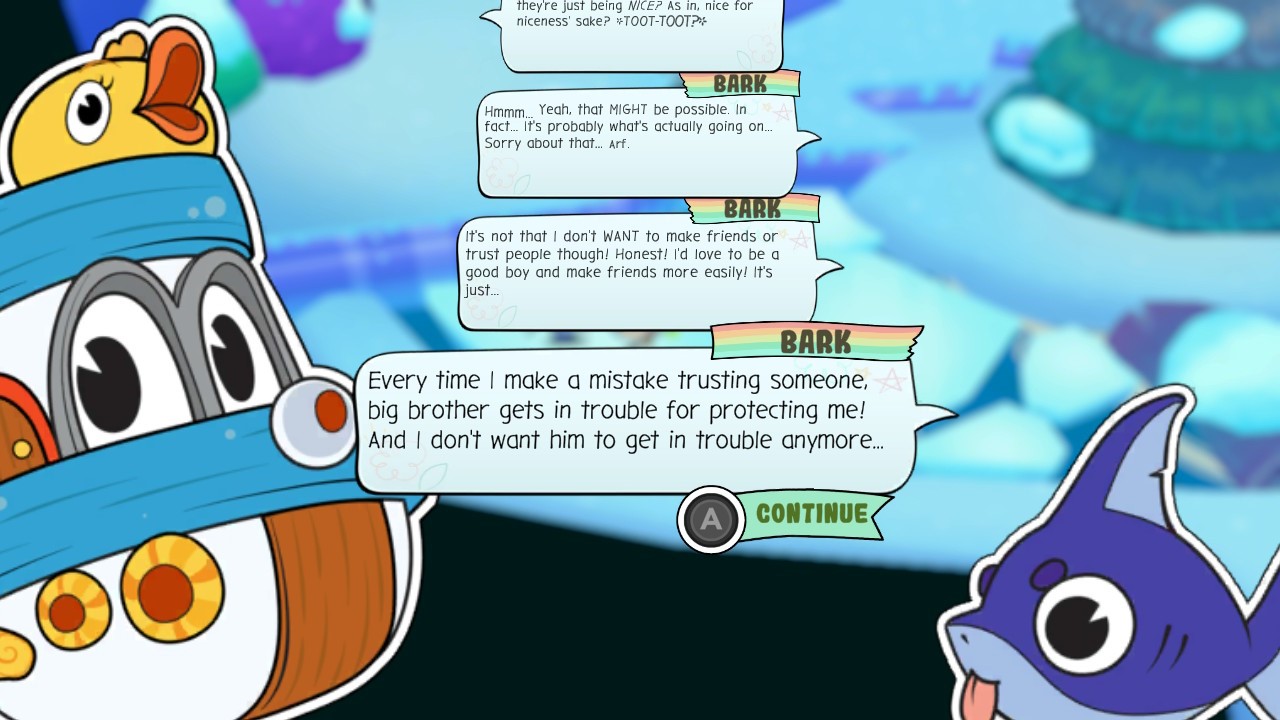Click the topmost rainbow BARK name tag
The height and width of the screenshot is (720, 1280).
742,84
